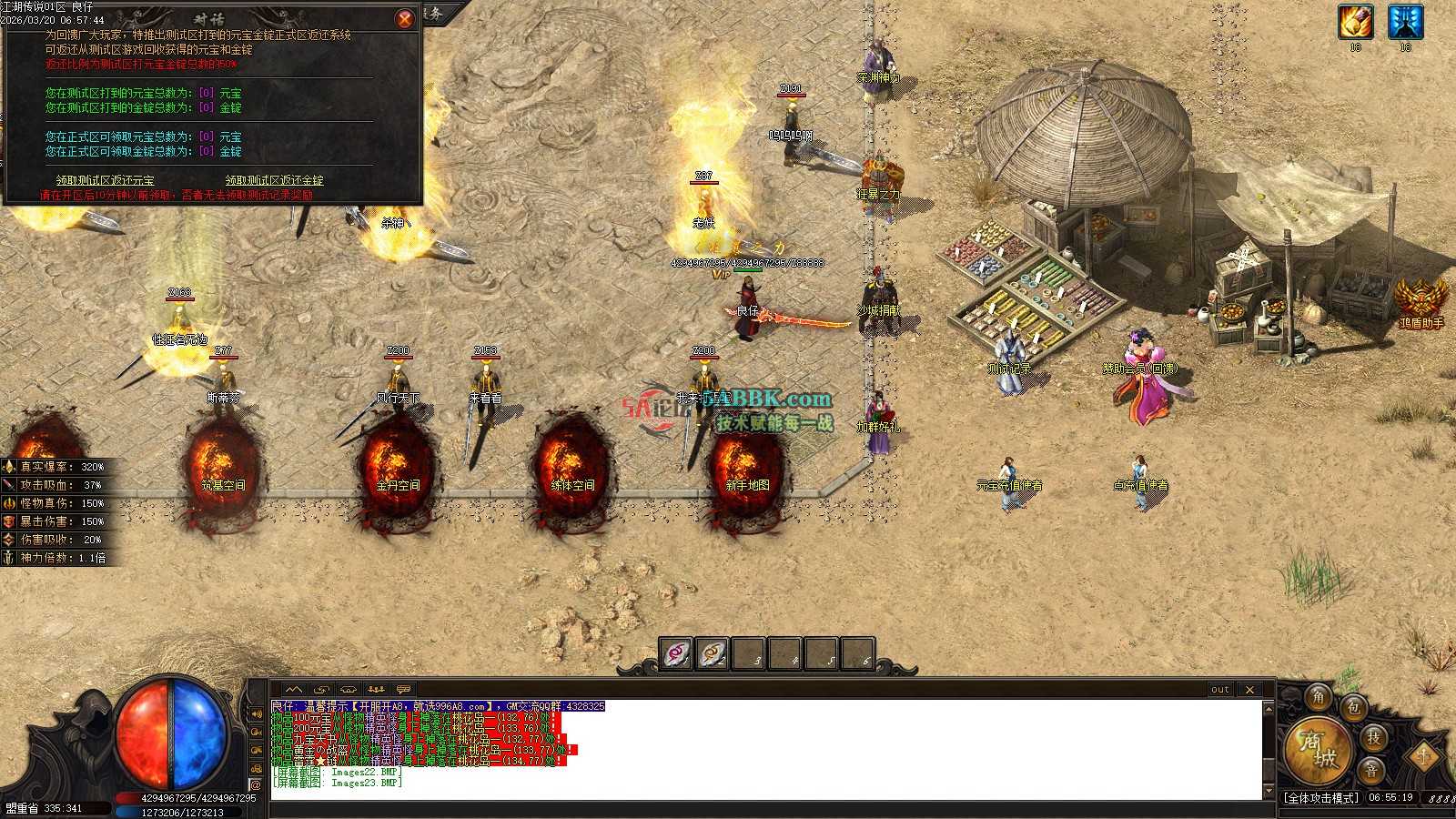Choose 领取测试区返还金锭 dialogue option
Viewport: 1456px width, 819px height.
click(x=274, y=180)
